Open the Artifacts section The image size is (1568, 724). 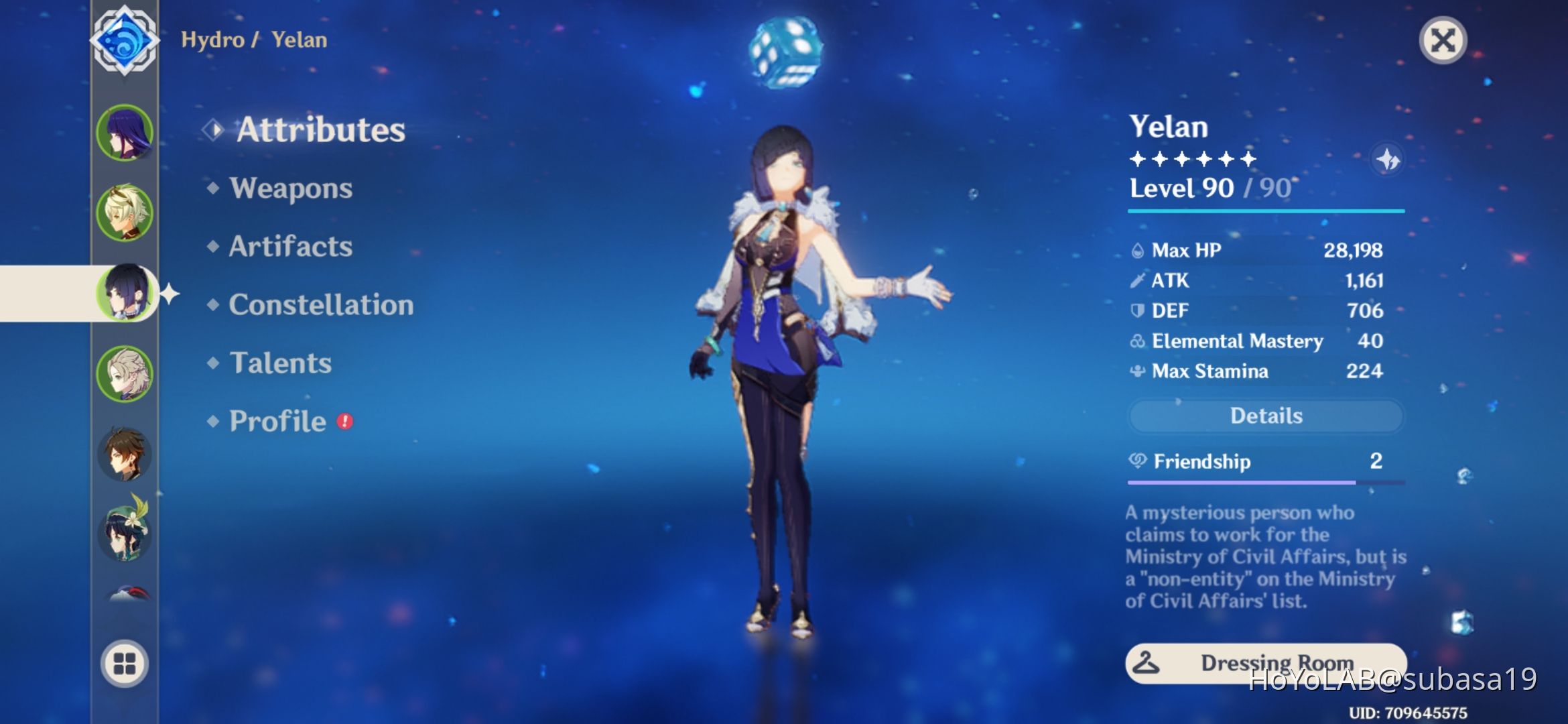(x=289, y=247)
